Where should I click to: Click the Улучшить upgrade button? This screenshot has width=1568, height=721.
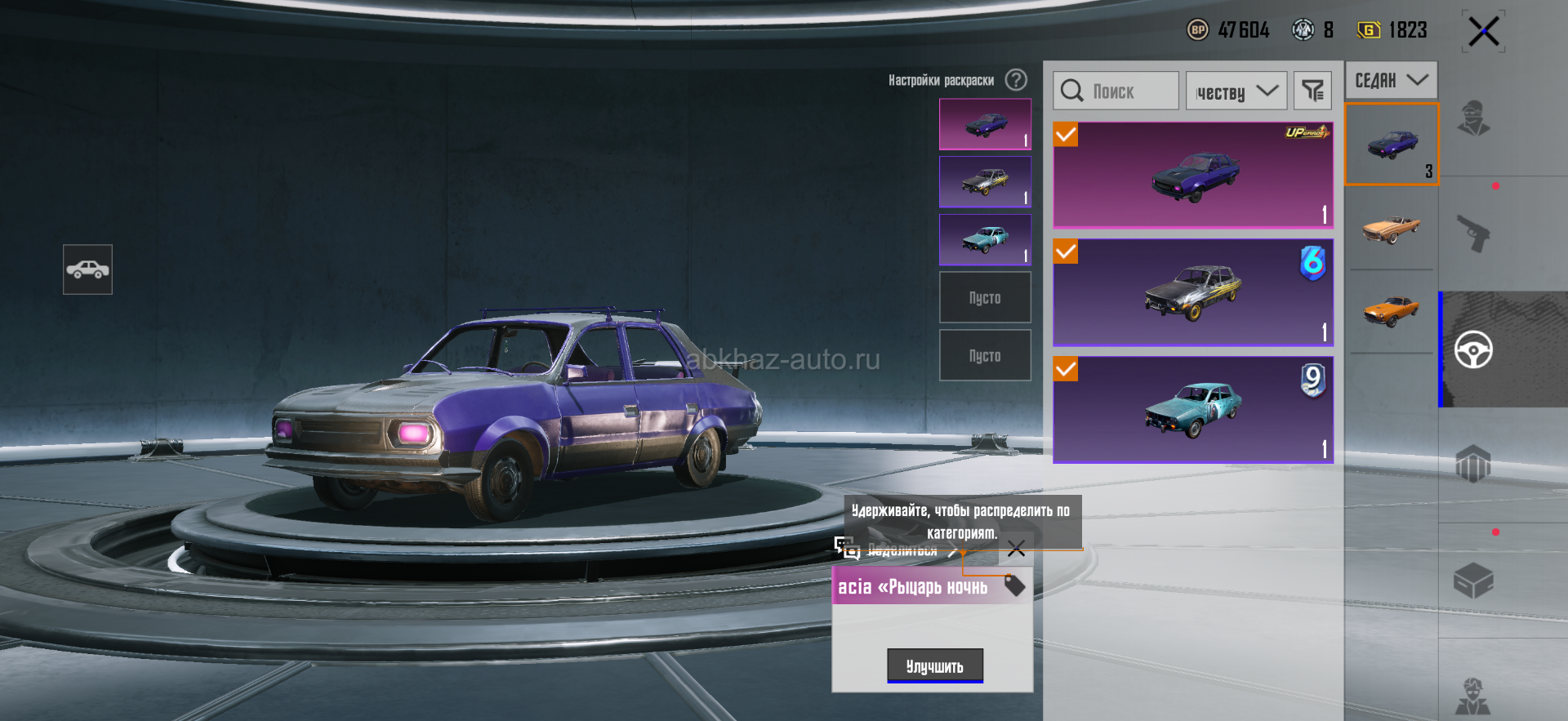(x=935, y=666)
